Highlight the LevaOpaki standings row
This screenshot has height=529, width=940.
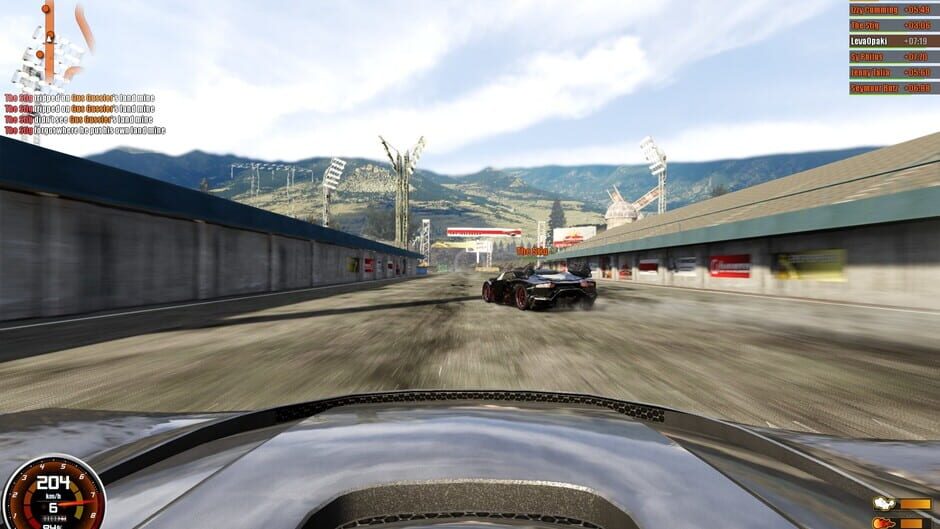(892, 41)
